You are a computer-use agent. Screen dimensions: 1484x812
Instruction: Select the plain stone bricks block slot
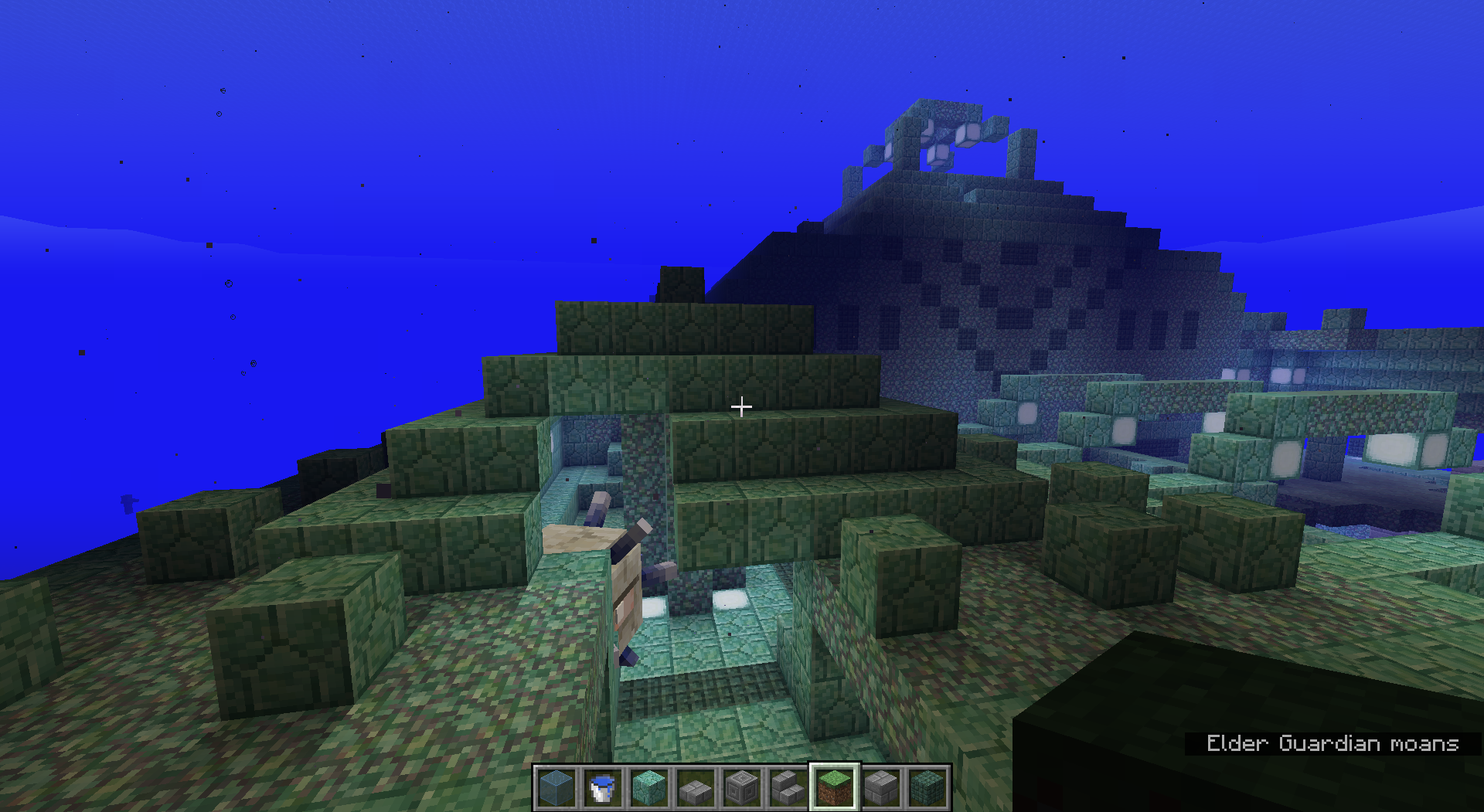pyautogui.click(x=881, y=787)
